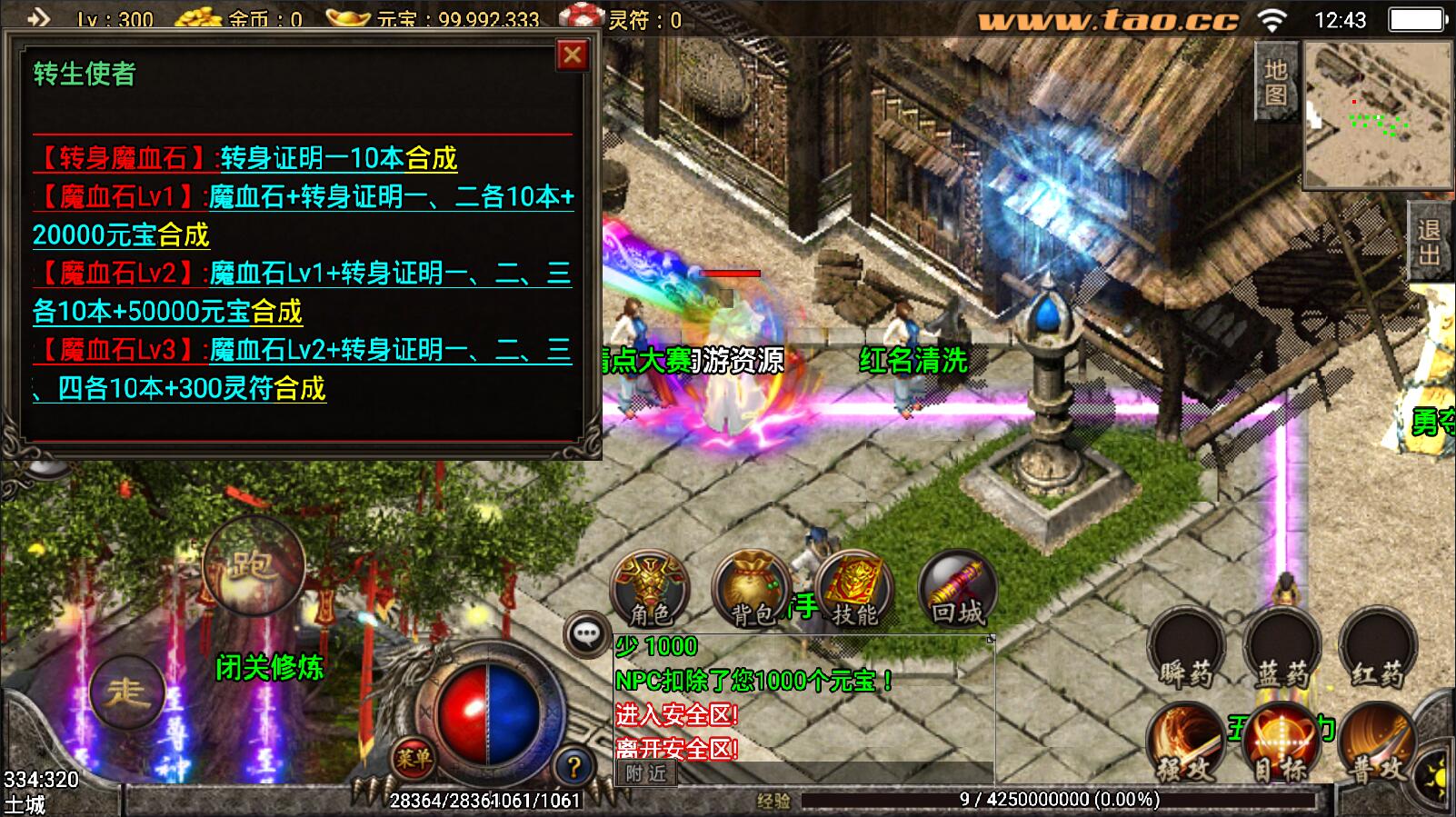
Task: Click the minimap in the corner
Action: [1376, 114]
